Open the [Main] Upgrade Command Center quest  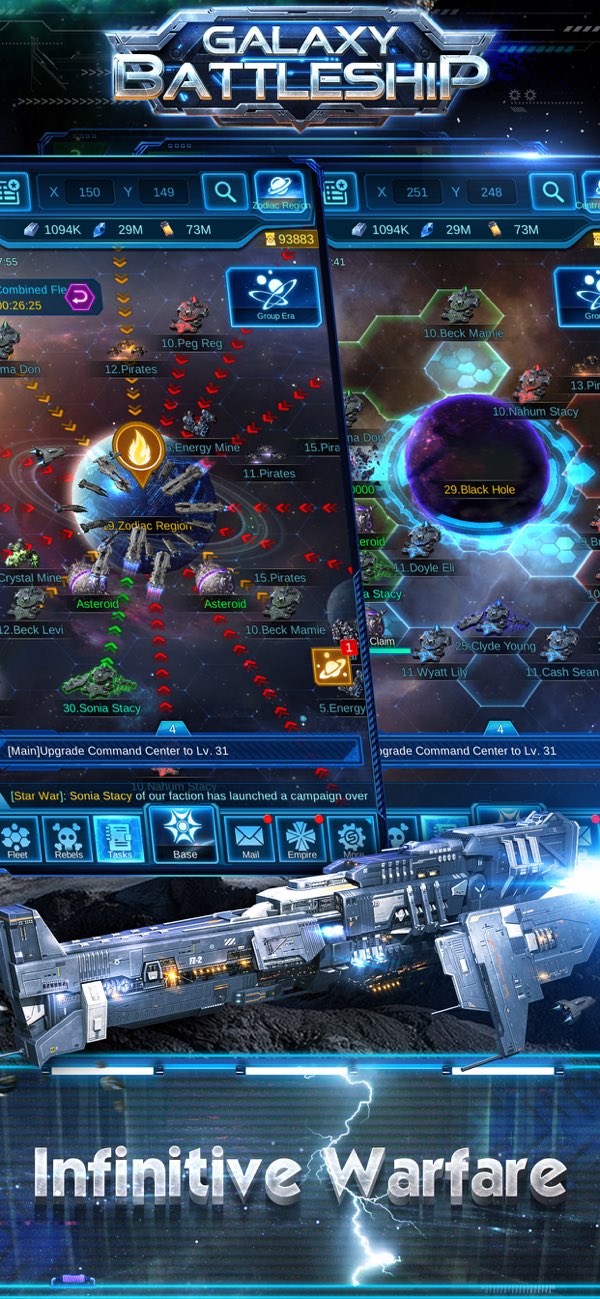180,751
